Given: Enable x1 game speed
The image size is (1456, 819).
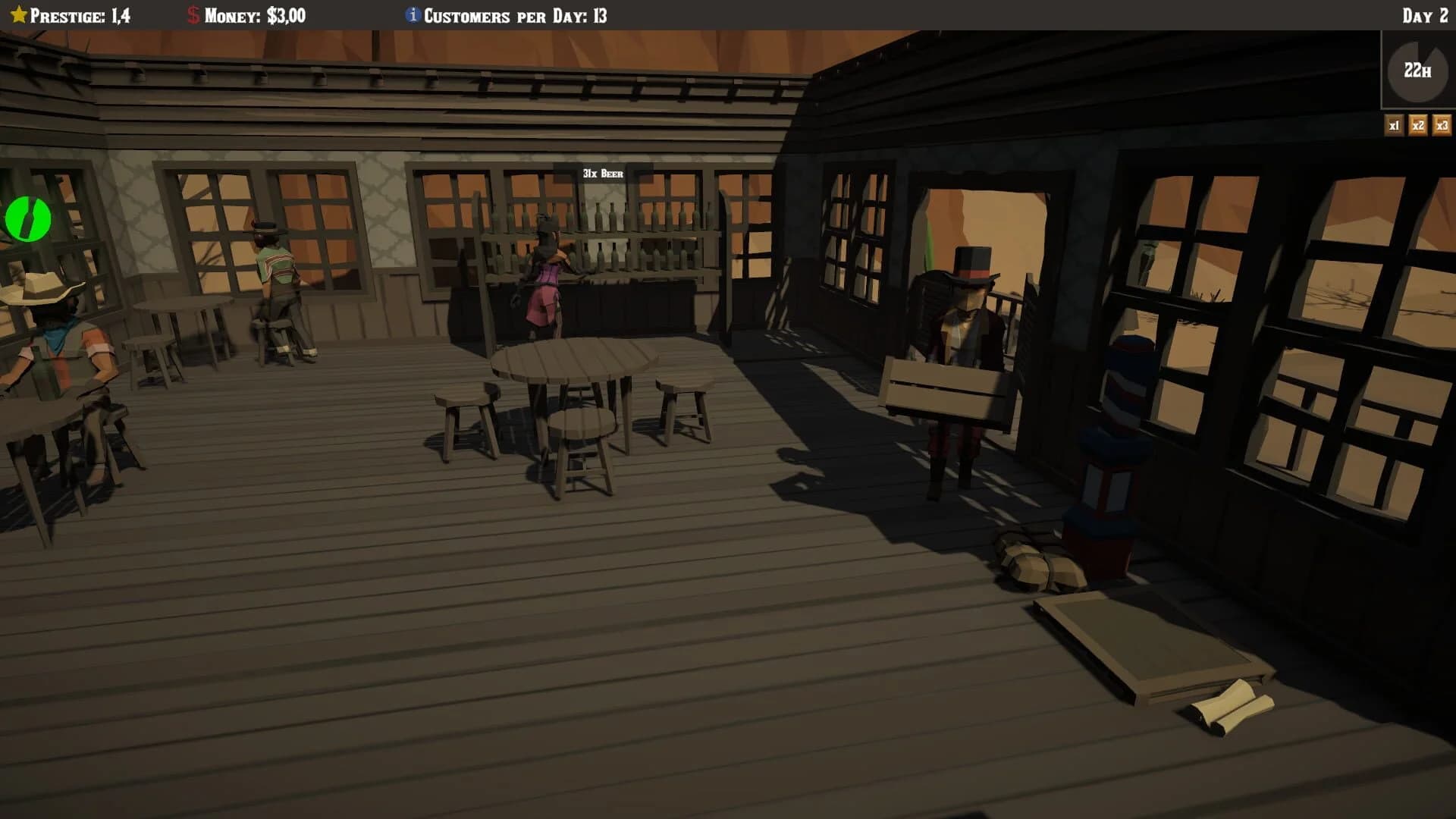Looking at the screenshot, I should 1394,127.
